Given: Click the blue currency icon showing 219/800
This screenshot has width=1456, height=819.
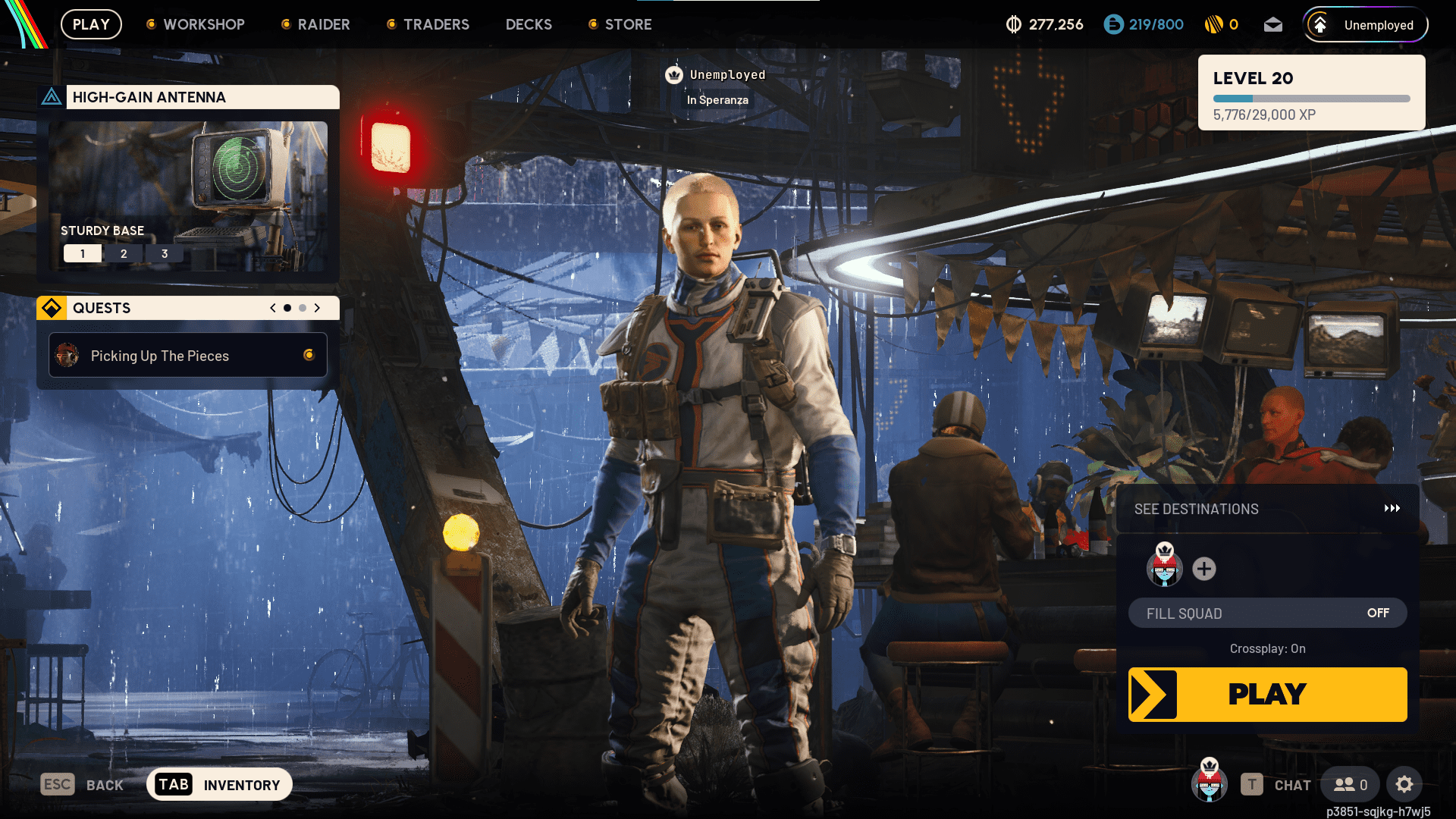Looking at the screenshot, I should click(1112, 24).
